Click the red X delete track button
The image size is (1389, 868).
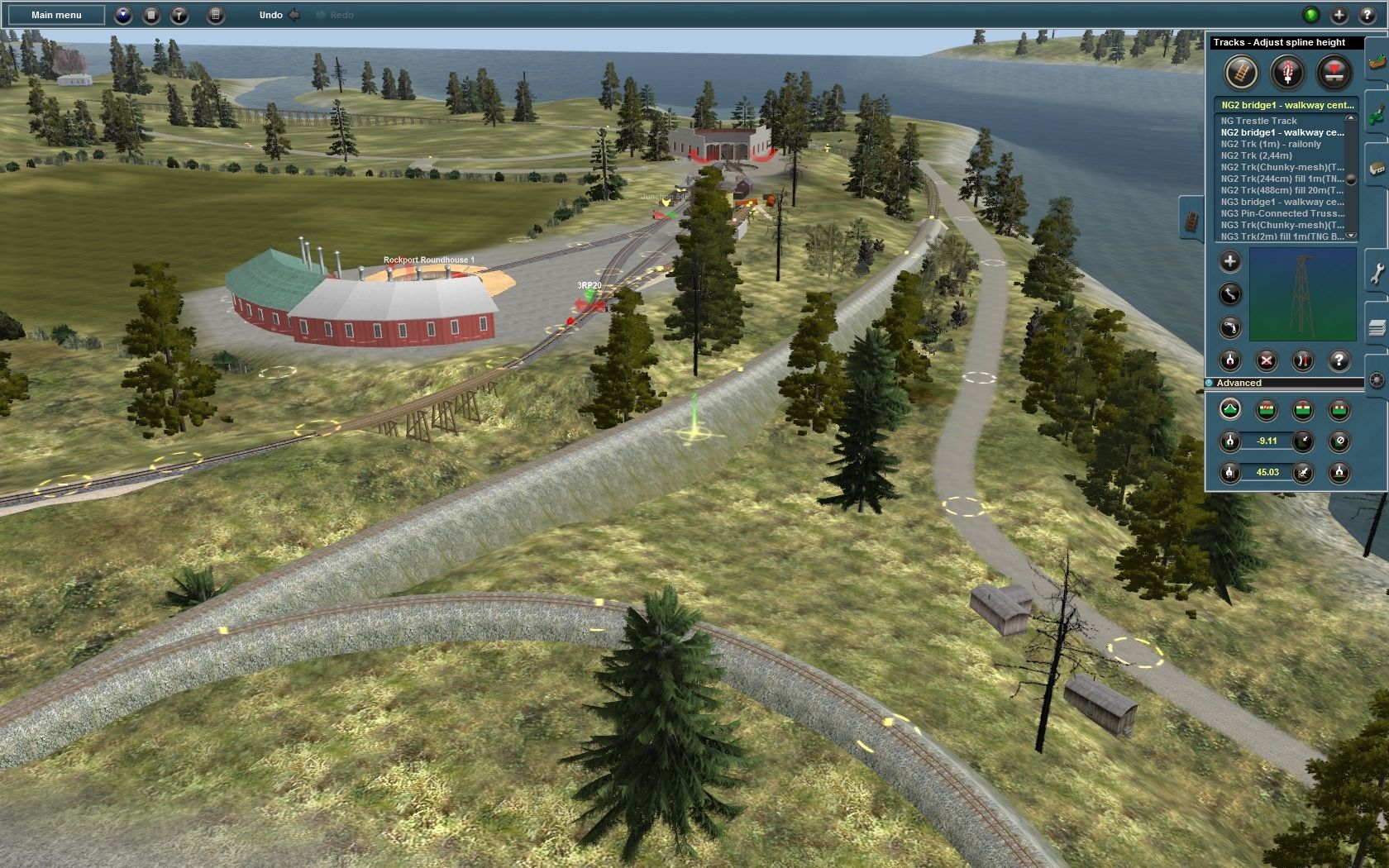1267,360
